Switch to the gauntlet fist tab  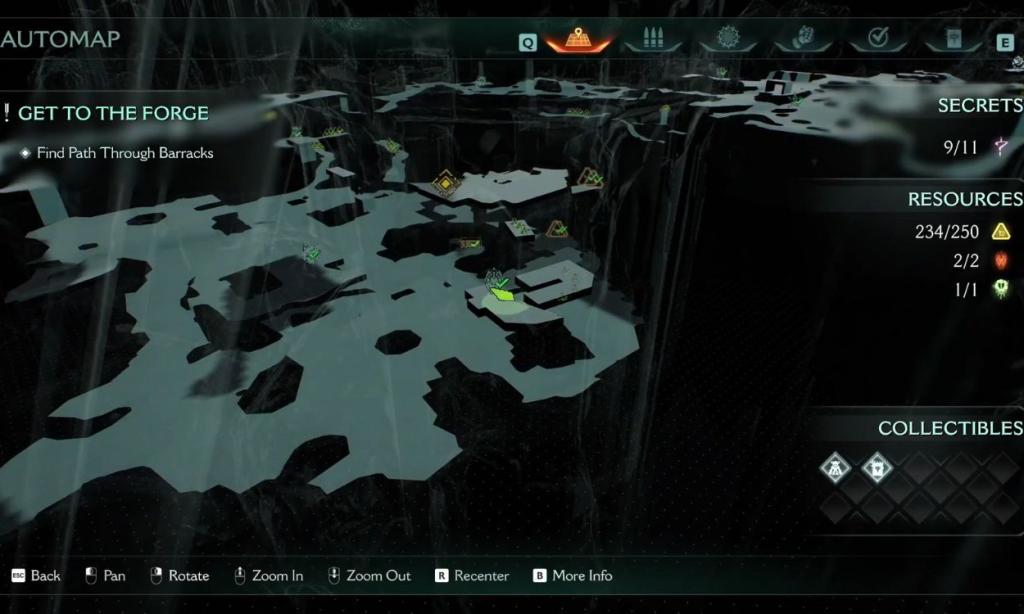click(x=803, y=40)
